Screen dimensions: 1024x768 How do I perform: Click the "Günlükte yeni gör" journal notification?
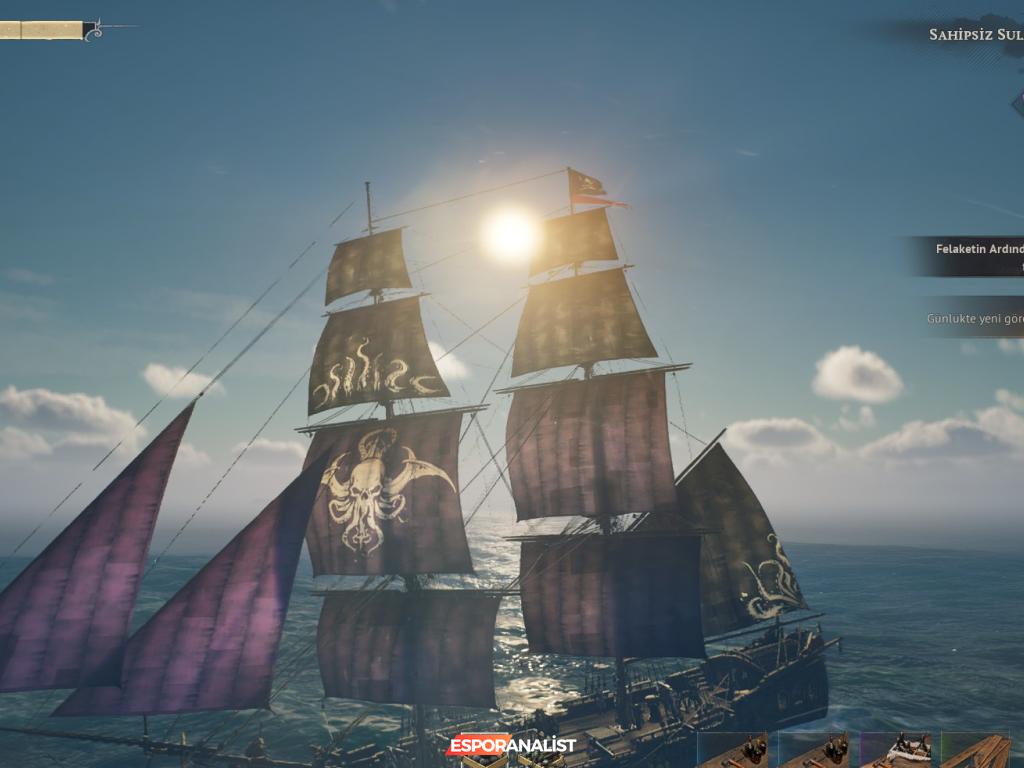[976, 318]
